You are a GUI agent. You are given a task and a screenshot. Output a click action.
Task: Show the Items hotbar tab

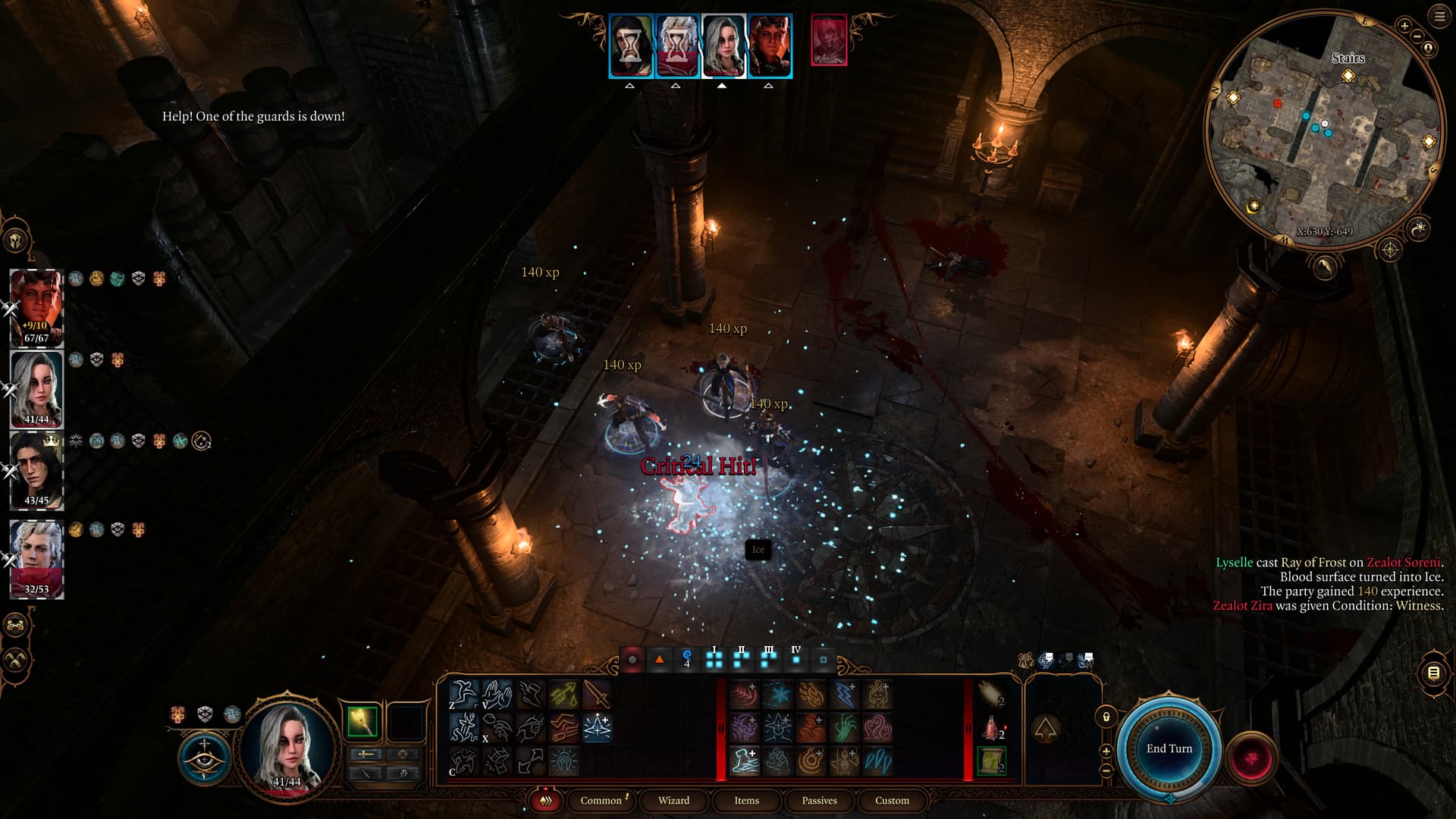click(746, 801)
